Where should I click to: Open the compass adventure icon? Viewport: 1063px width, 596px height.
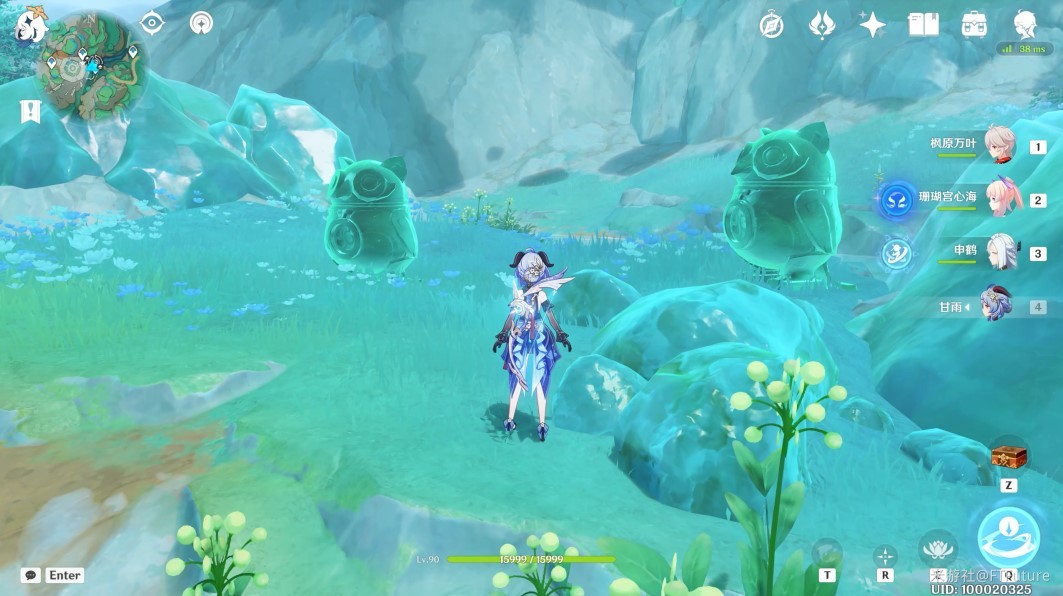[771, 25]
